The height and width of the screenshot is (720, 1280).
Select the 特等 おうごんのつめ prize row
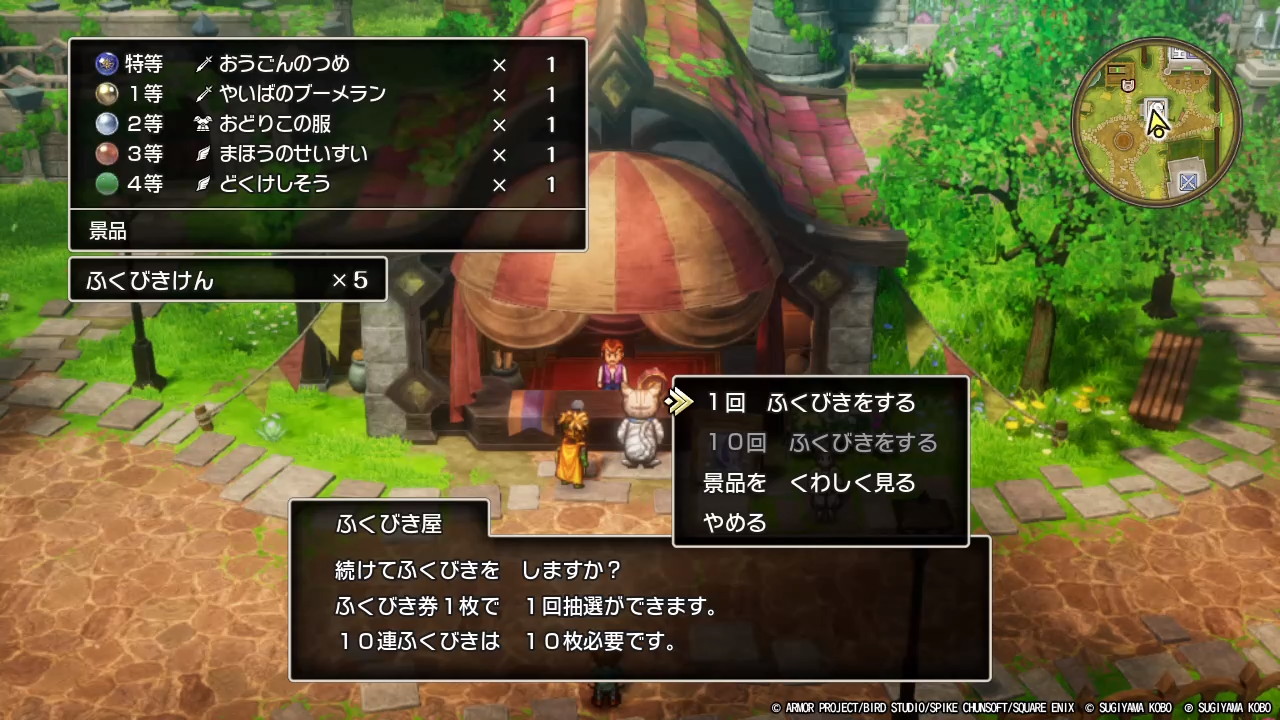point(326,65)
